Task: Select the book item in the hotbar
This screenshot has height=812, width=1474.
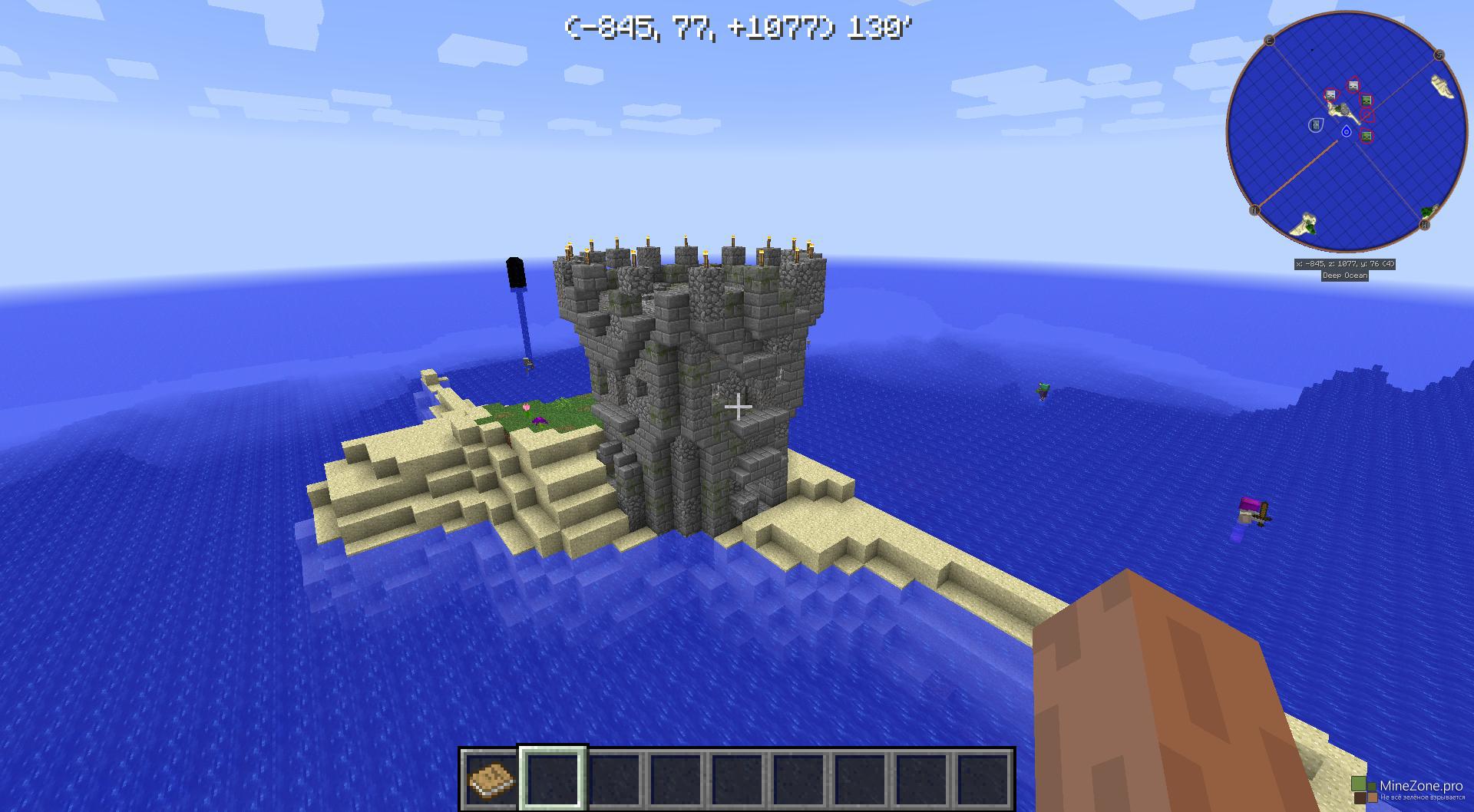Action: click(491, 779)
